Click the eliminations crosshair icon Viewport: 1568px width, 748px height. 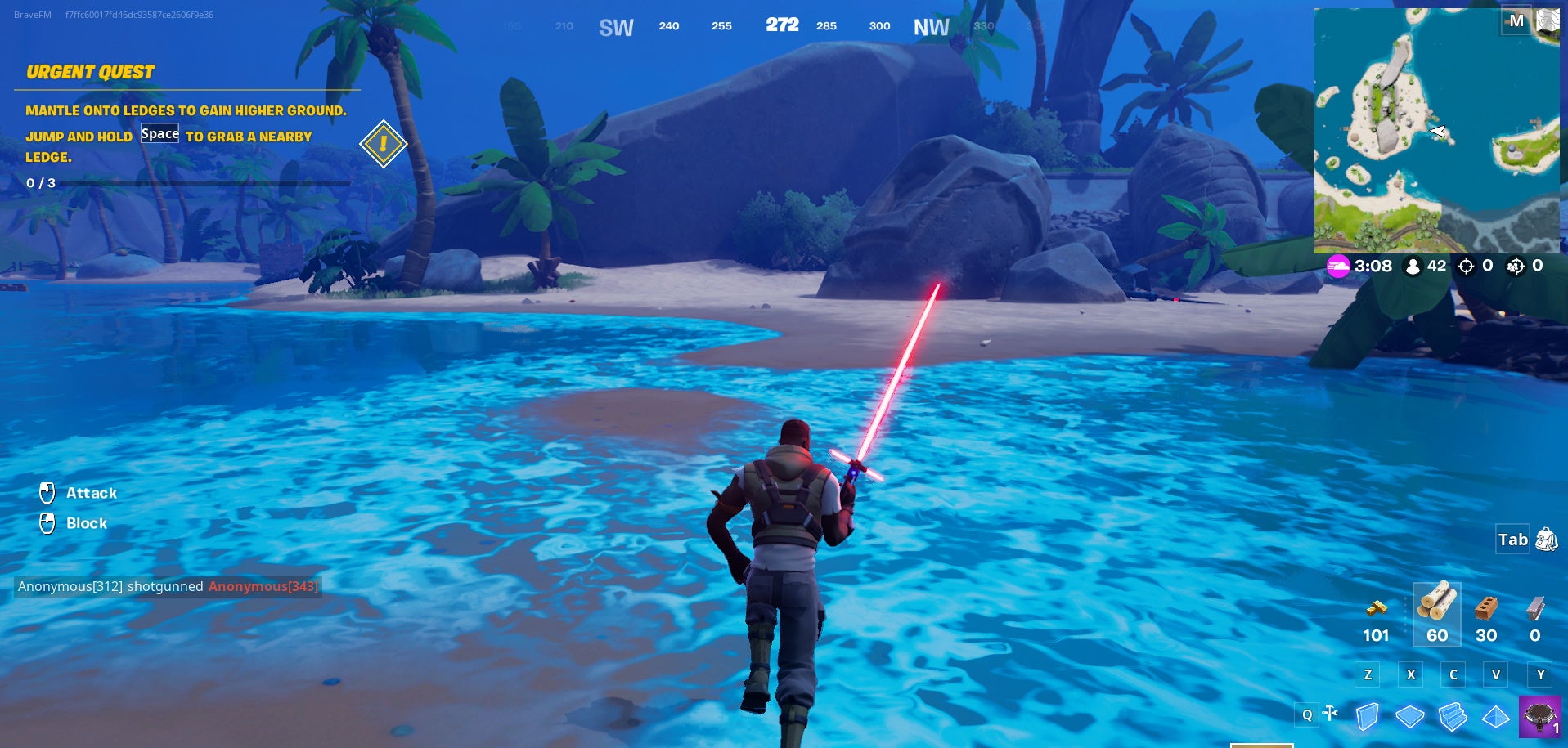tap(1467, 266)
